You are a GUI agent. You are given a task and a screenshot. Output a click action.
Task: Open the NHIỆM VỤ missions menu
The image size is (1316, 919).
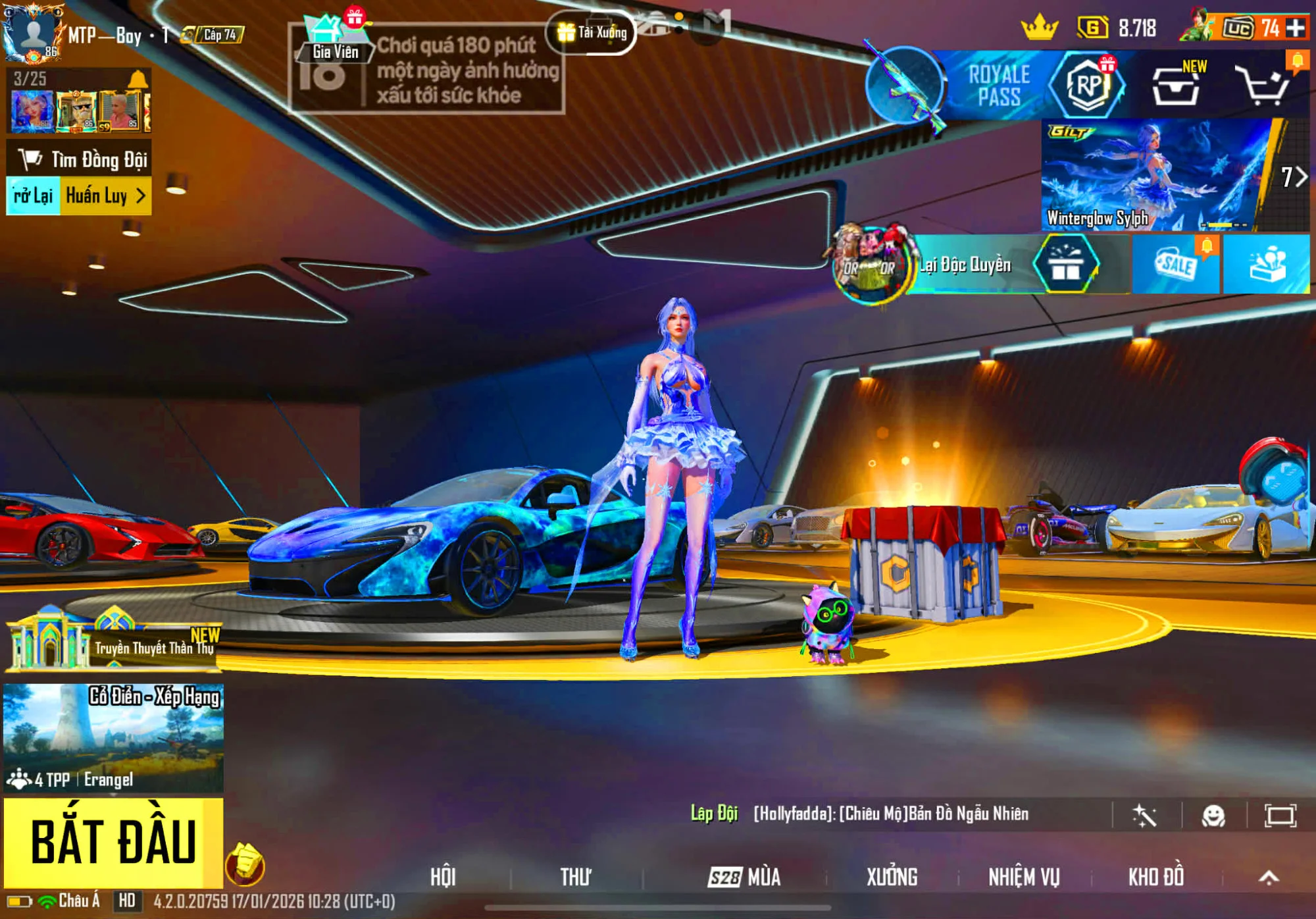(1024, 877)
